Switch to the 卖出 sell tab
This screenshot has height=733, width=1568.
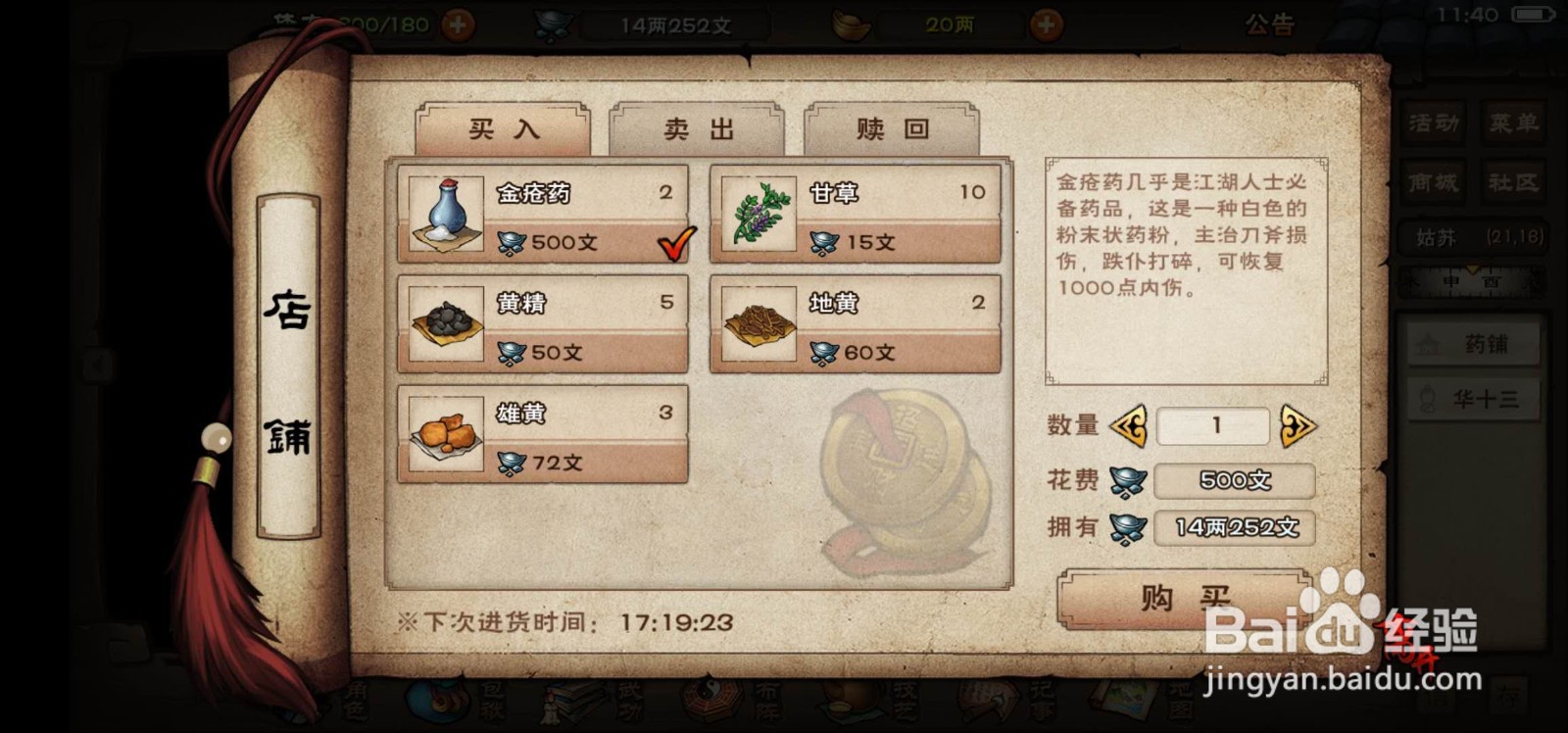click(696, 128)
